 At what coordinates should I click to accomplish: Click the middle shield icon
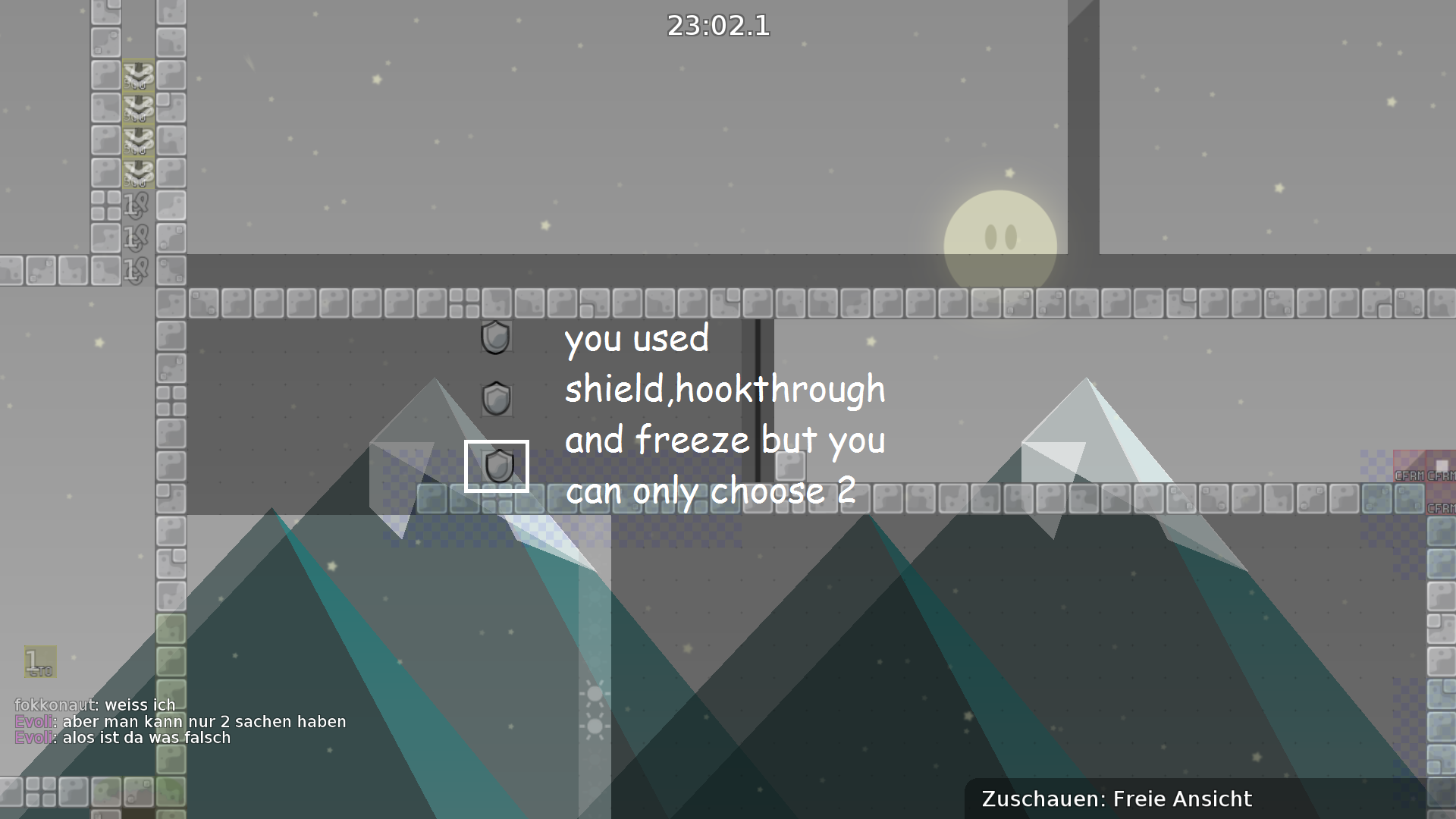pos(497,400)
